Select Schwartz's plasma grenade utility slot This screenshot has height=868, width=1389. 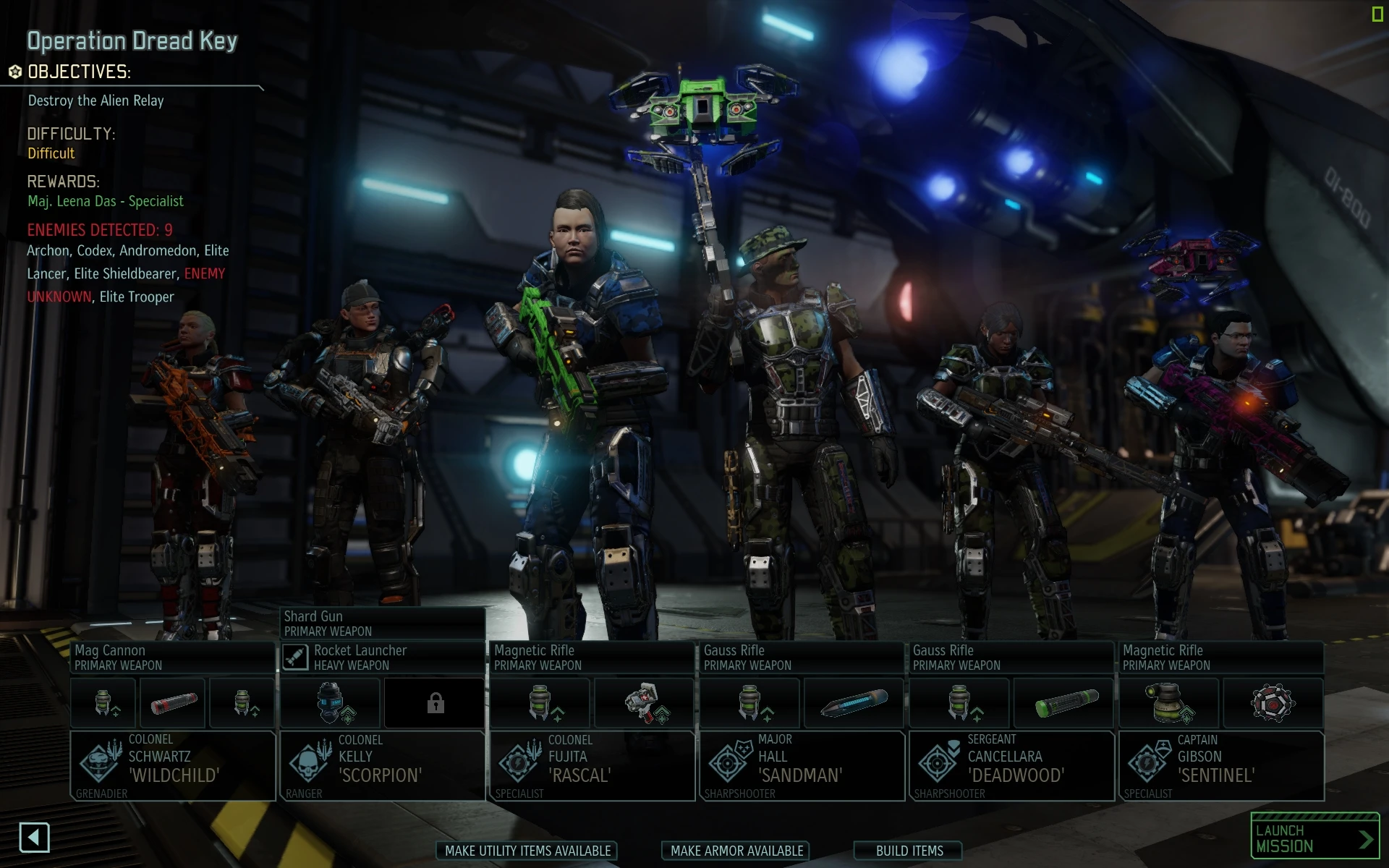(x=103, y=702)
